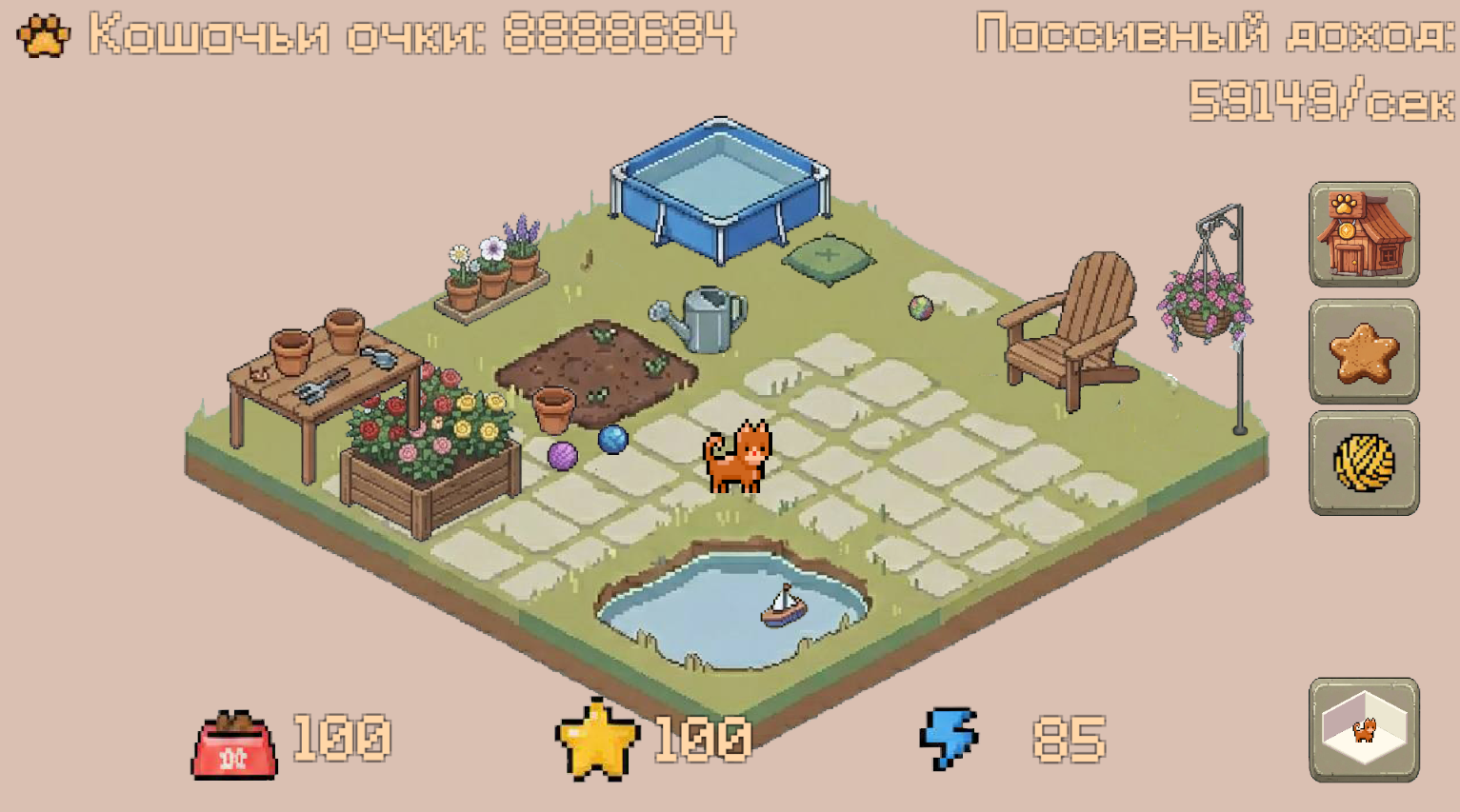Click the paw icon next to Кошачьи очки
The image size is (1460, 812).
[40, 34]
